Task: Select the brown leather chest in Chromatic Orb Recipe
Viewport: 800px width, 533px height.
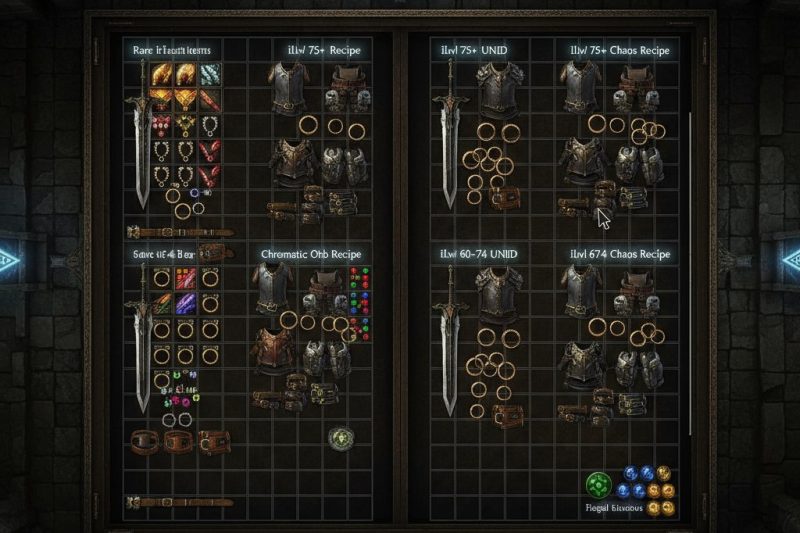Action: tap(277, 350)
